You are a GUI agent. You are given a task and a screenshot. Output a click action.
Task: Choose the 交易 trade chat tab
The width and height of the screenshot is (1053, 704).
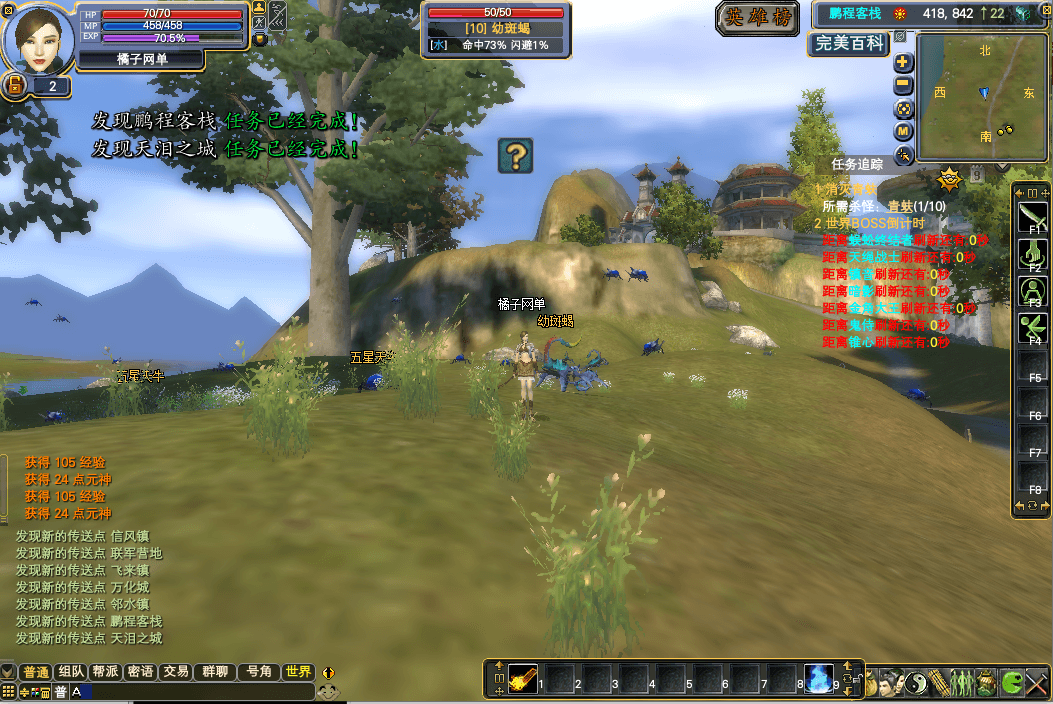[176, 672]
